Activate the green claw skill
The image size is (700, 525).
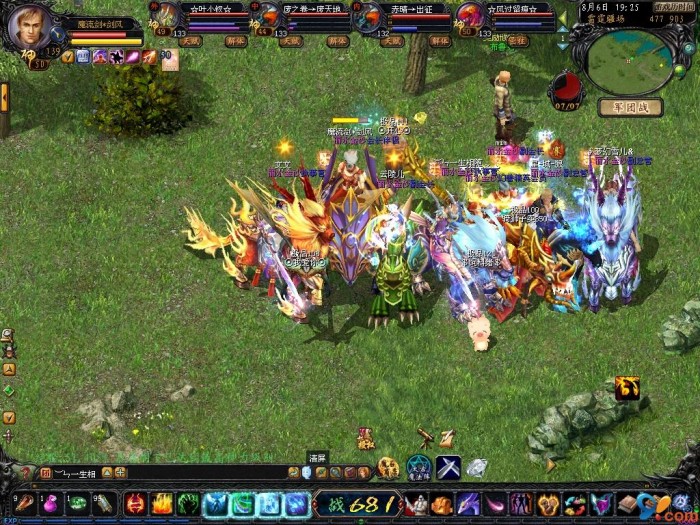point(188,504)
